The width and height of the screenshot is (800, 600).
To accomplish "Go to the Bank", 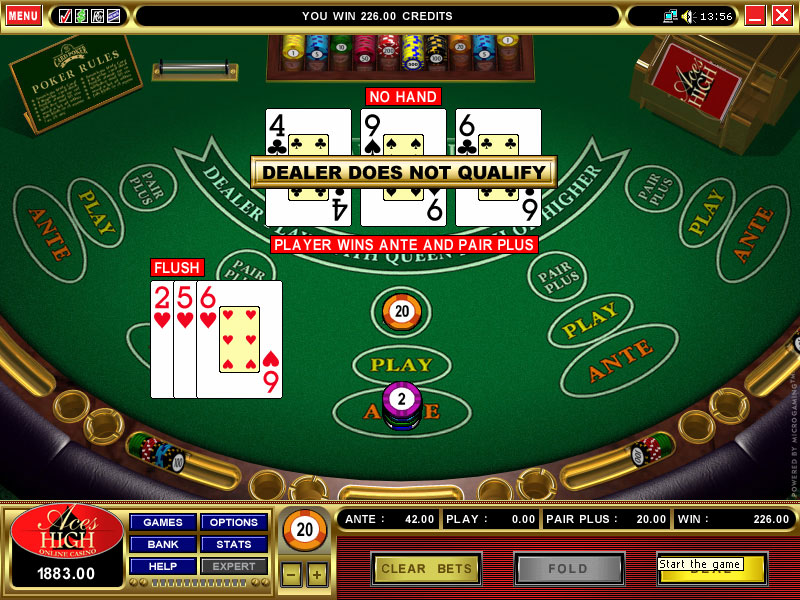I will click(163, 544).
